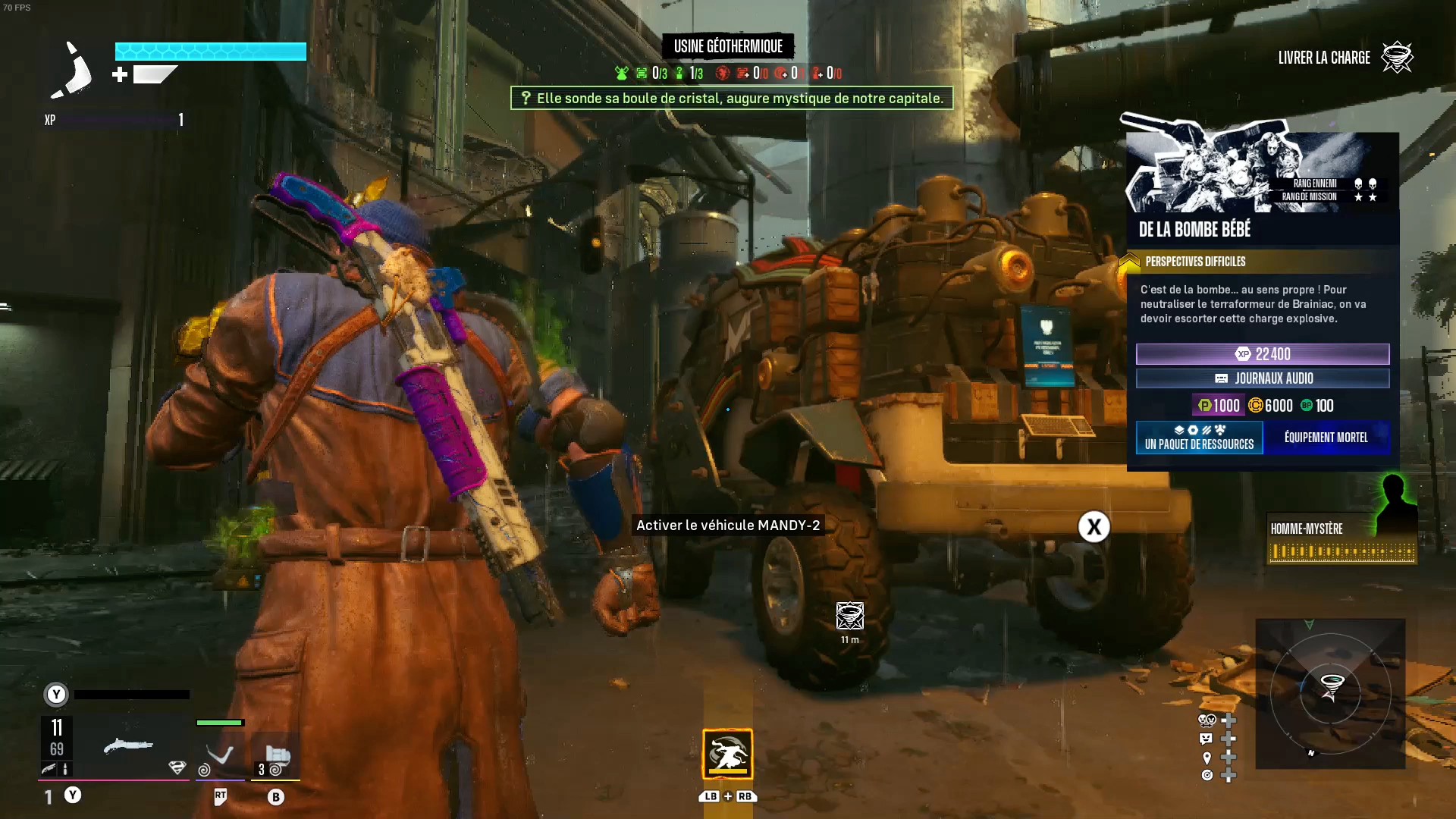This screenshot has height=819, width=1456.
Task: Open the Captain Boomerang character icon
Action: coord(71,71)
